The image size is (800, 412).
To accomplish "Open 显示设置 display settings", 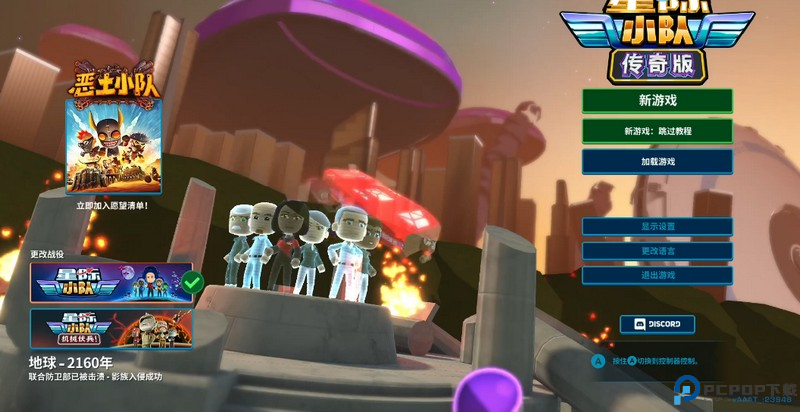I will click(x=657, y=226).
